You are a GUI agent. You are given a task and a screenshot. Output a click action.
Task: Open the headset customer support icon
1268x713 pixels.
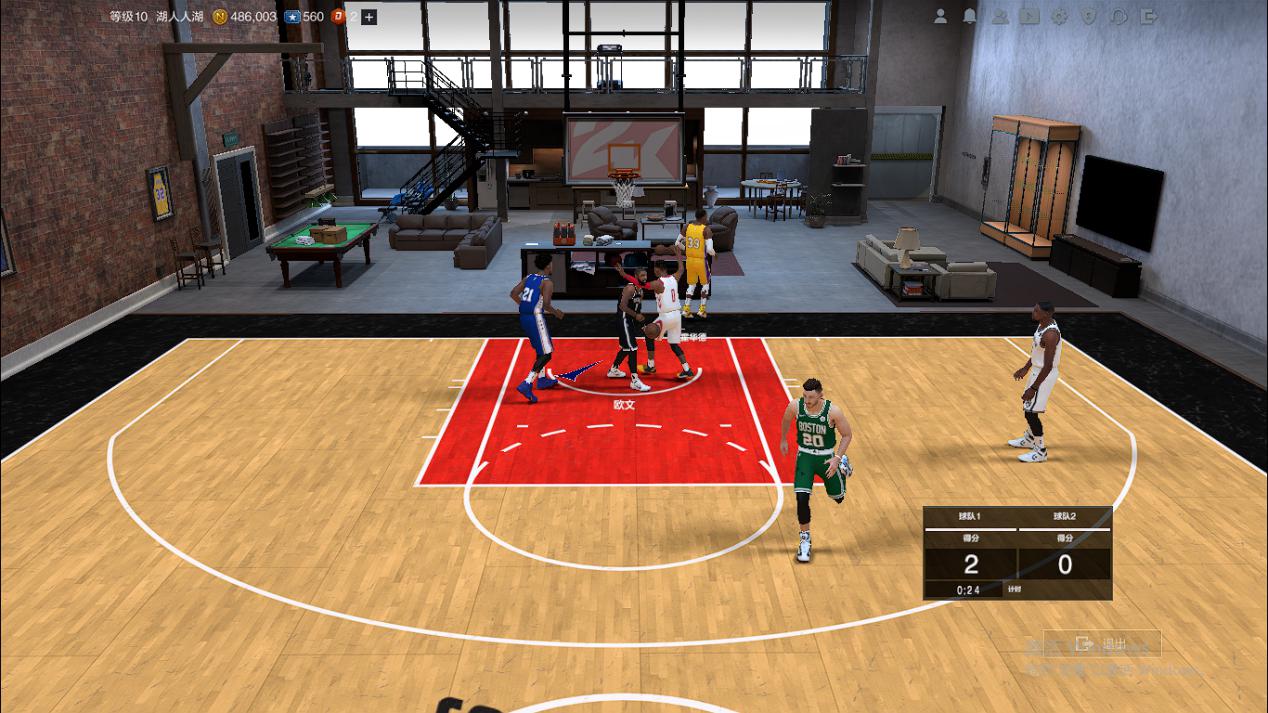(x=1119, y=16)
